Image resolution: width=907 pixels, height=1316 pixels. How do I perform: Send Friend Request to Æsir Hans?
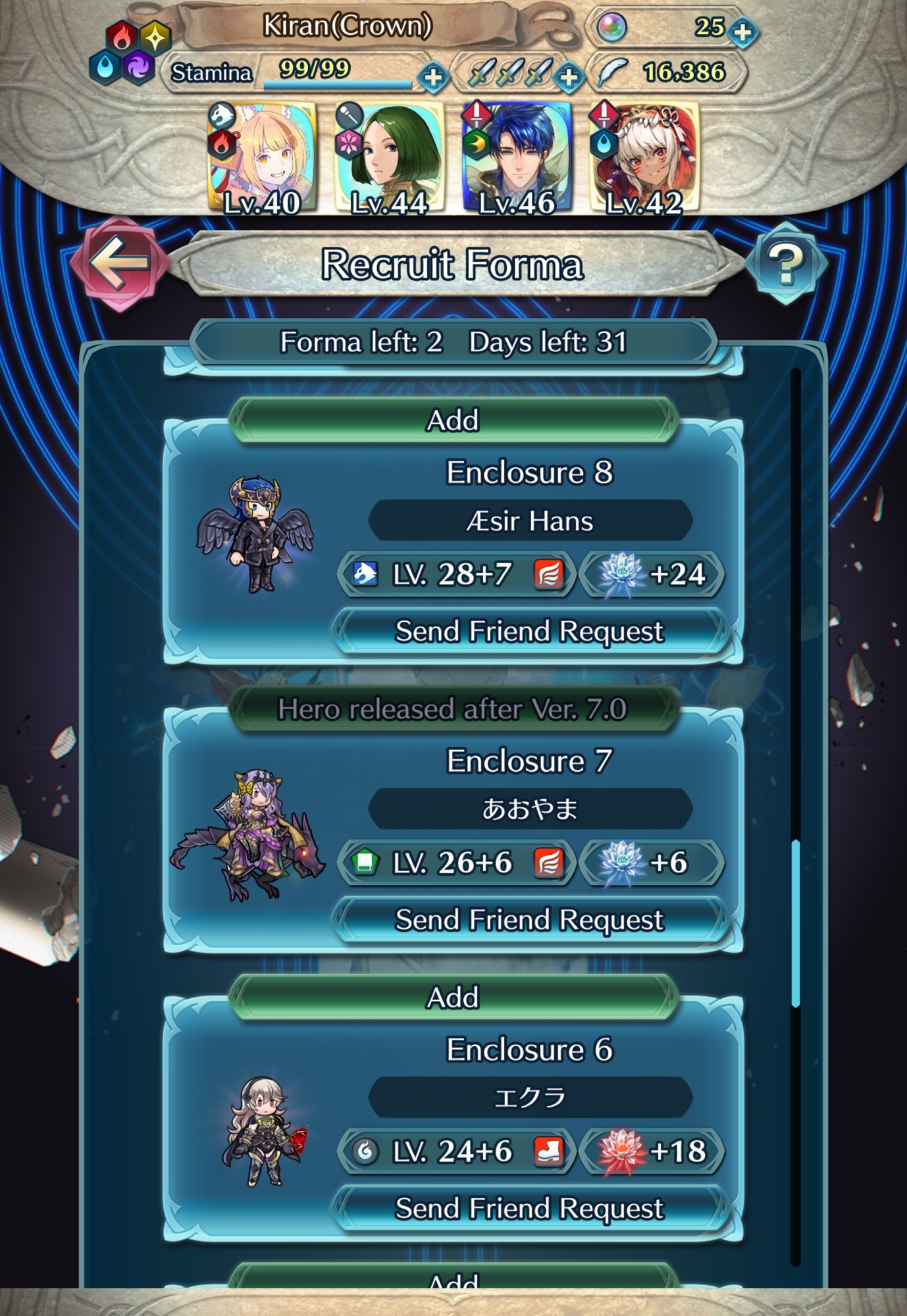tap(529, 632)
